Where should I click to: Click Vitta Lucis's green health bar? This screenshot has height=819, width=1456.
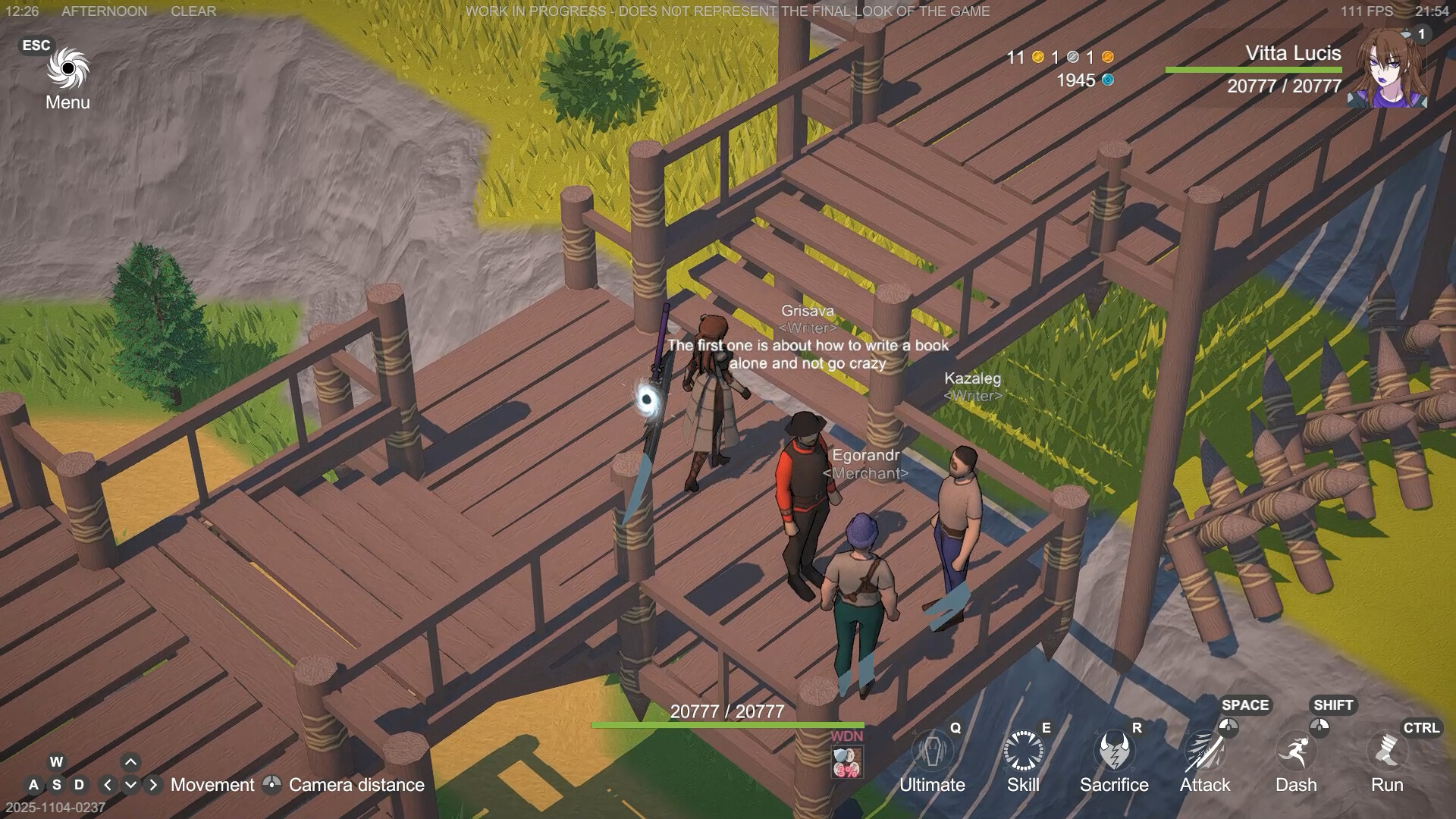[x=1253, y=69]
